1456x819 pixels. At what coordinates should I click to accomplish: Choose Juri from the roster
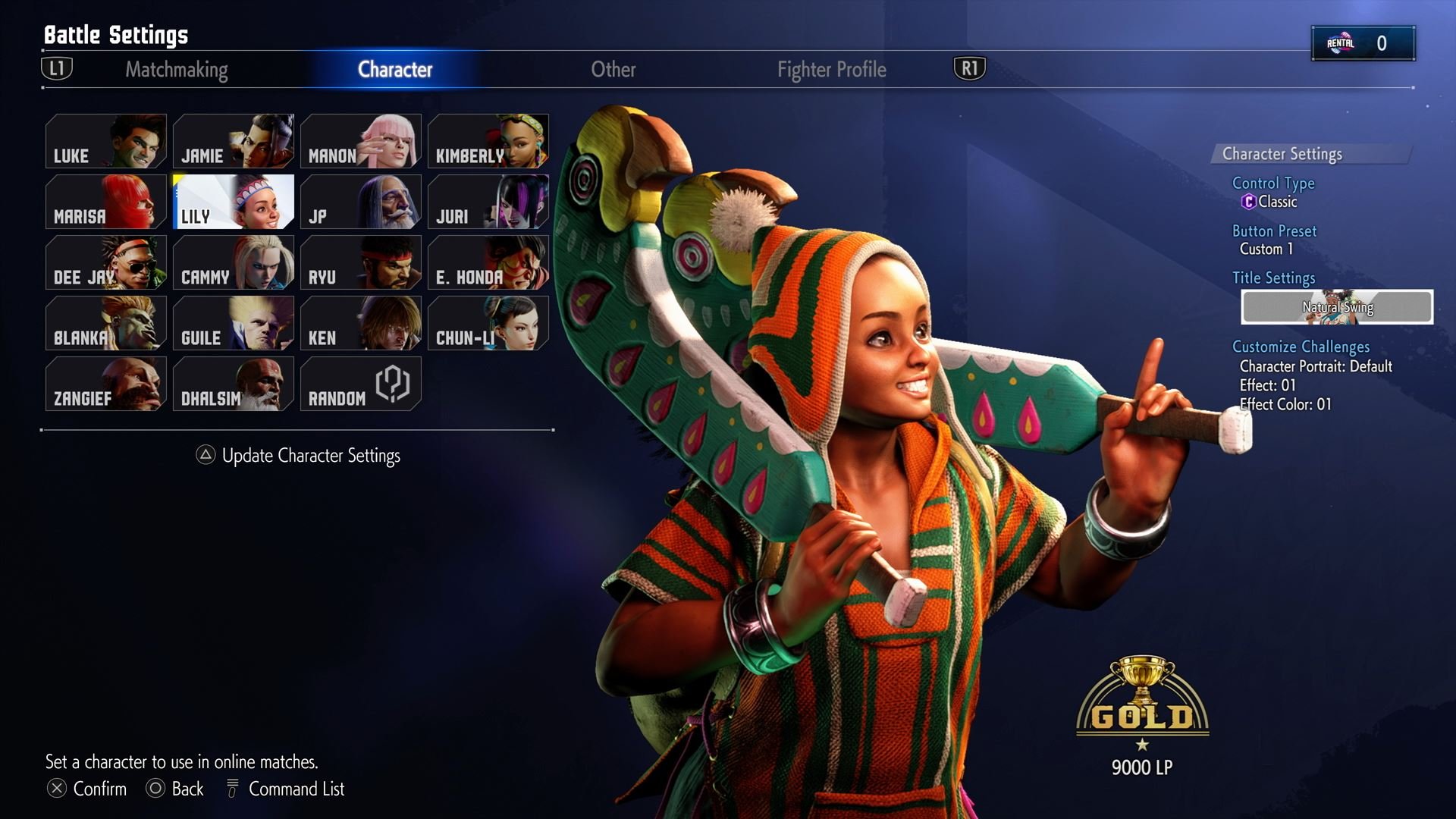[488, 202]
